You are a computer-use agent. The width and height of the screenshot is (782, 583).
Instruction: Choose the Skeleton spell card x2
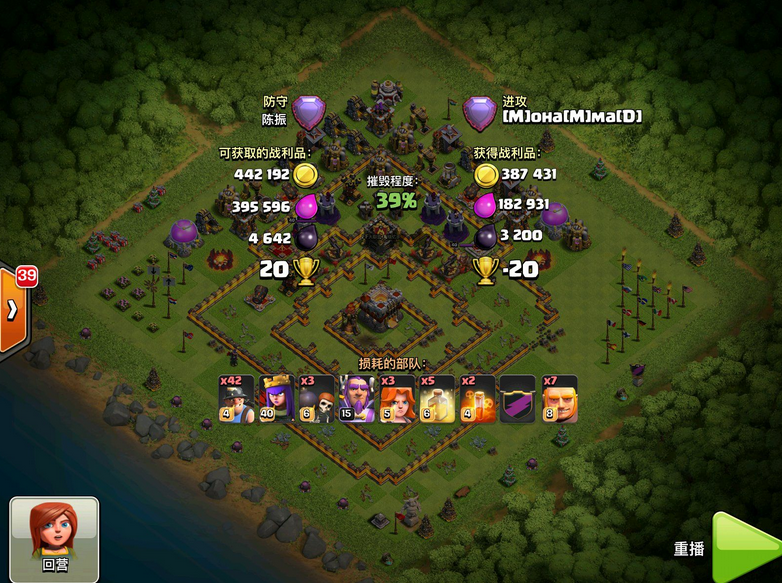click(477, 398)
